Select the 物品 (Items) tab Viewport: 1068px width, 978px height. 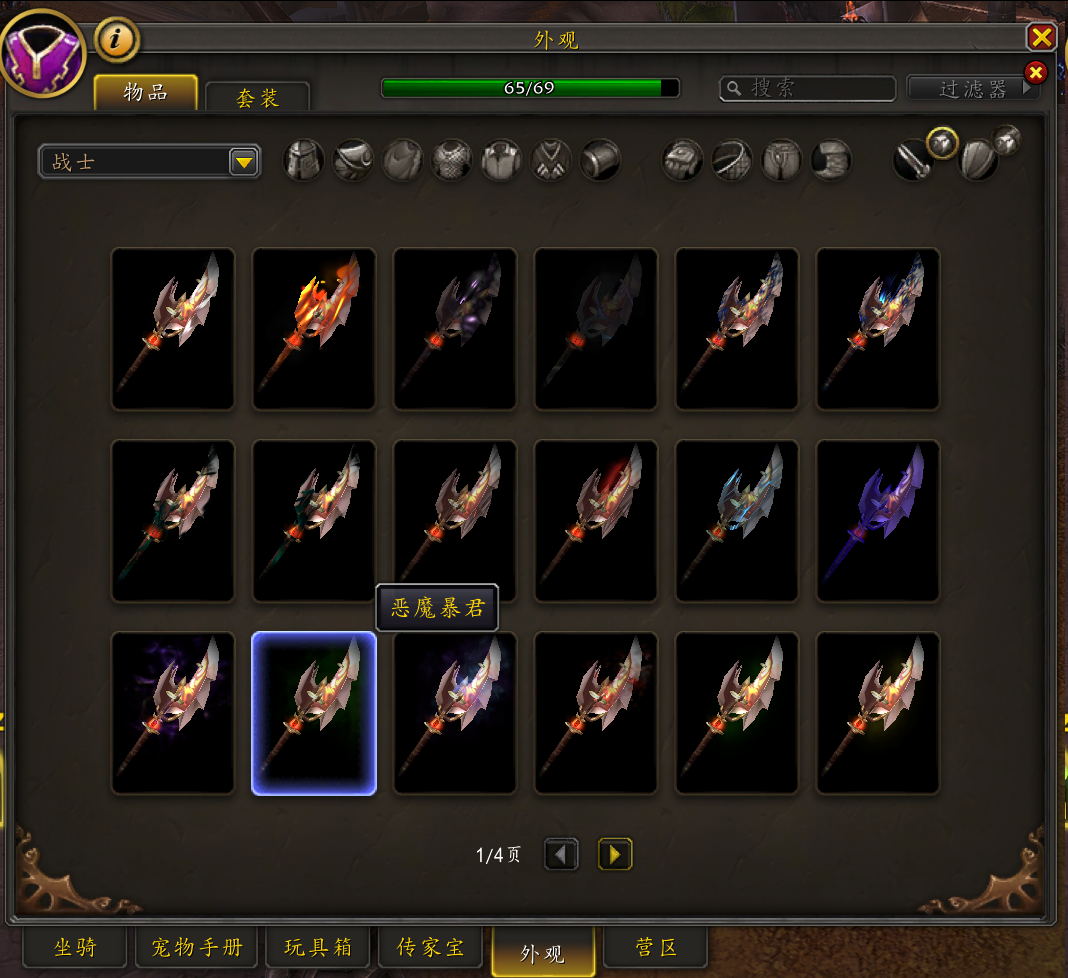coord(145,93)
